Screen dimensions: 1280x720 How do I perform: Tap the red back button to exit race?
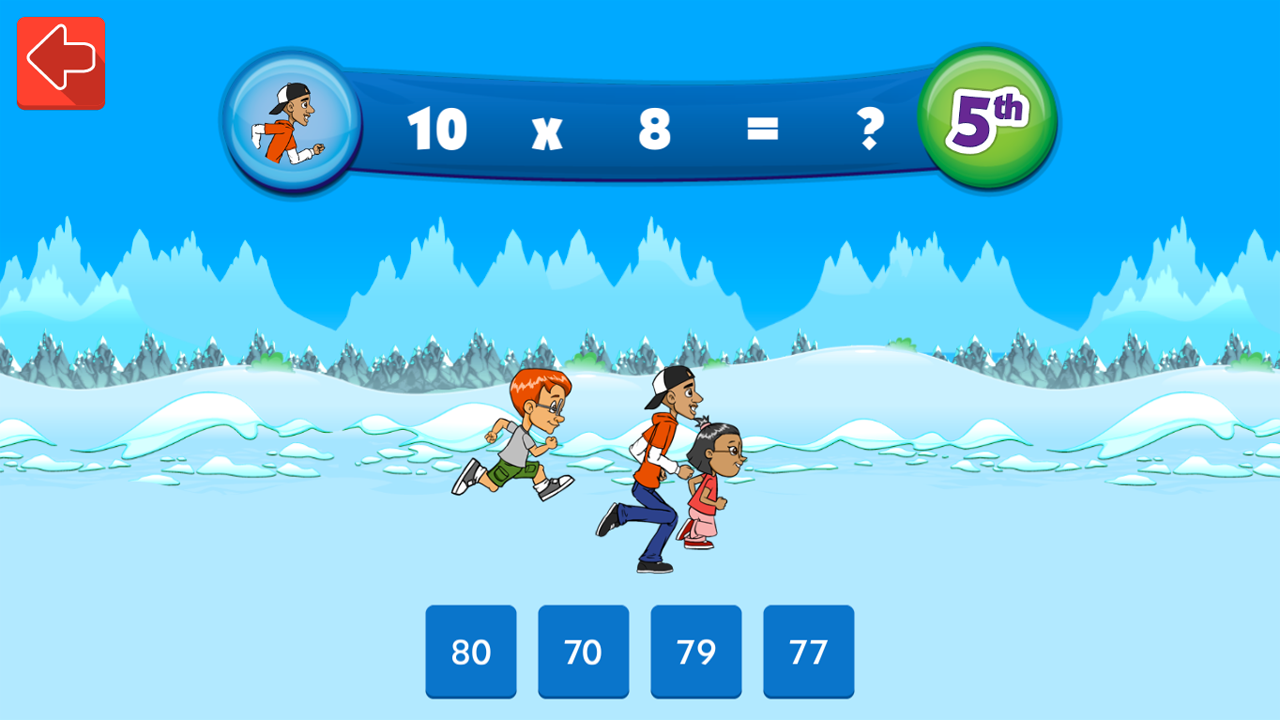pos(60,62)
